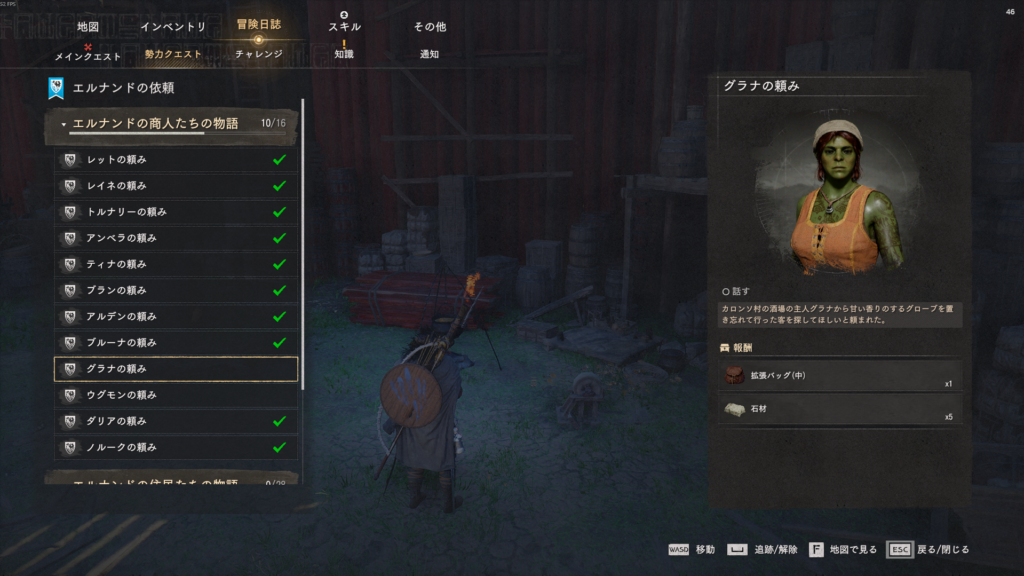Image resolution: width=1024 pixels, height=576 pixels.
Task: Open the 地図 map tab
Action: tap(88, 27)
